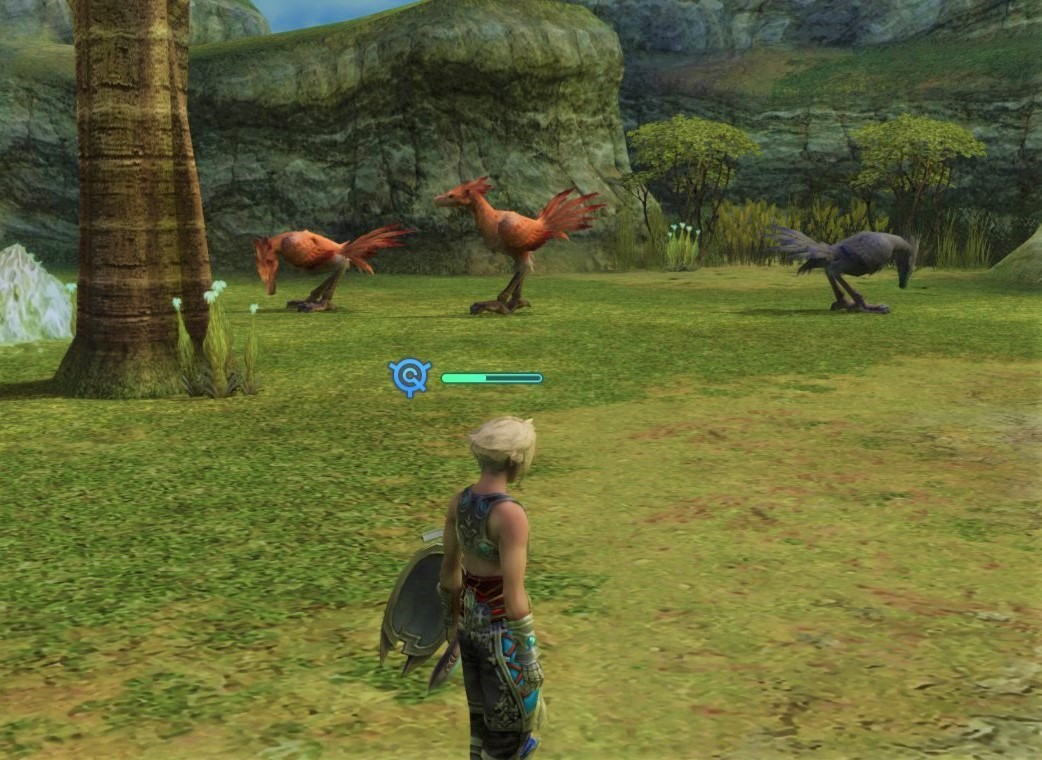This screenshot has height=760, width=1042.
Task: Click the blue target marker icon
Action: (409, 377)
